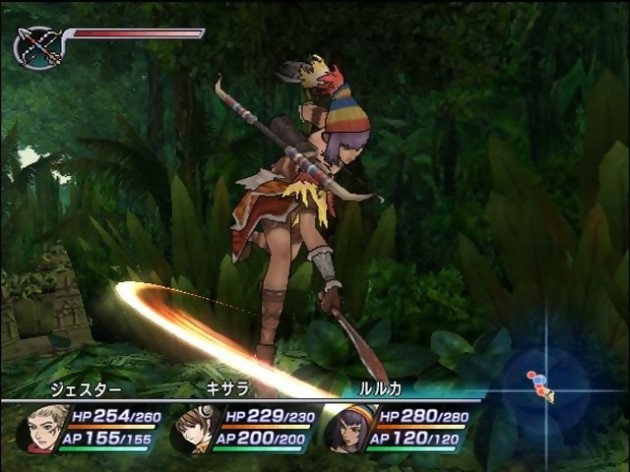This screenshot has height=472, width=630.
Task: Click the circular radar minimap
Action: (545, 385)
